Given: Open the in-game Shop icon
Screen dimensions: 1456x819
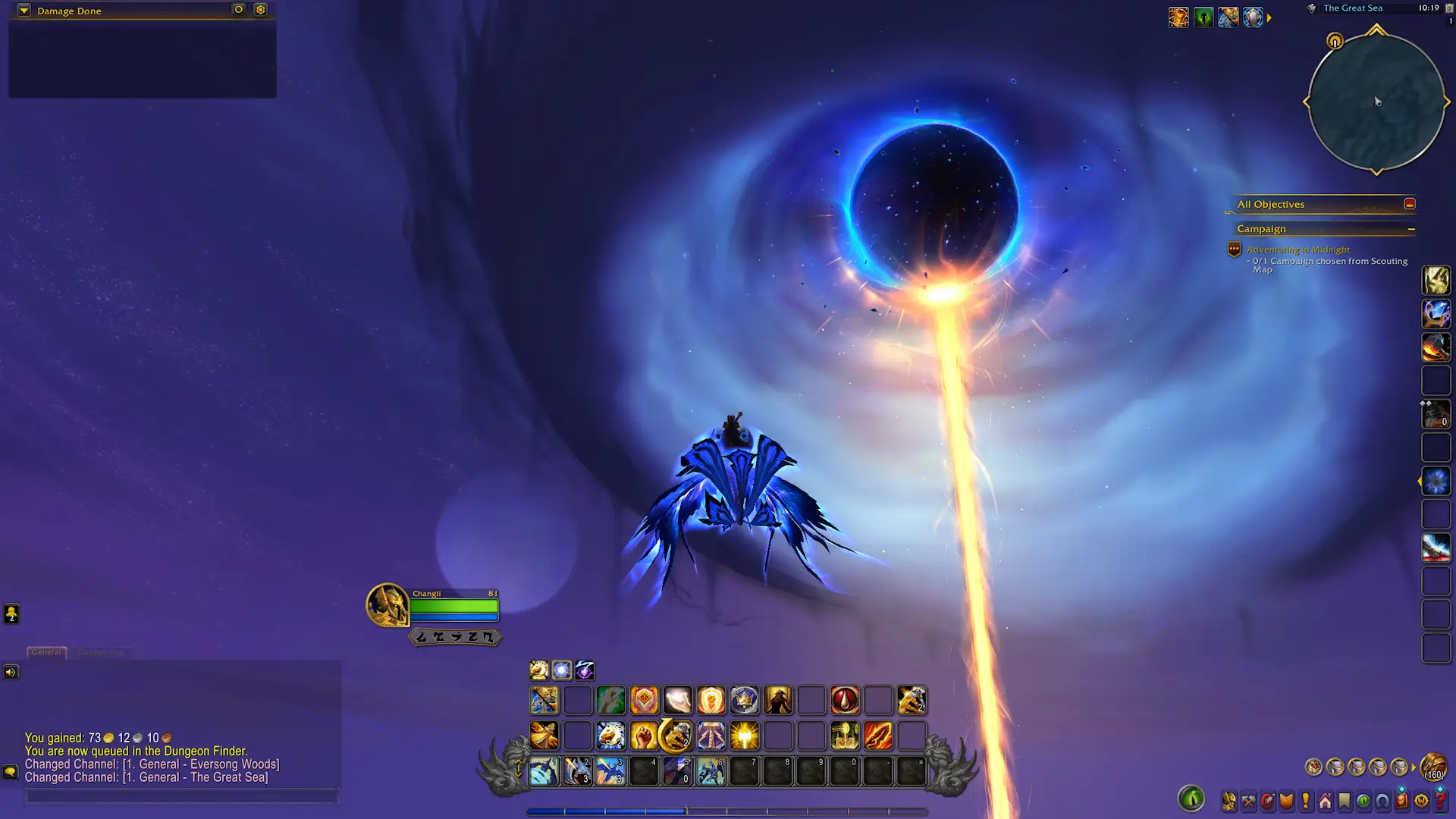Looking at the screenshot, I should (1421, 802).
